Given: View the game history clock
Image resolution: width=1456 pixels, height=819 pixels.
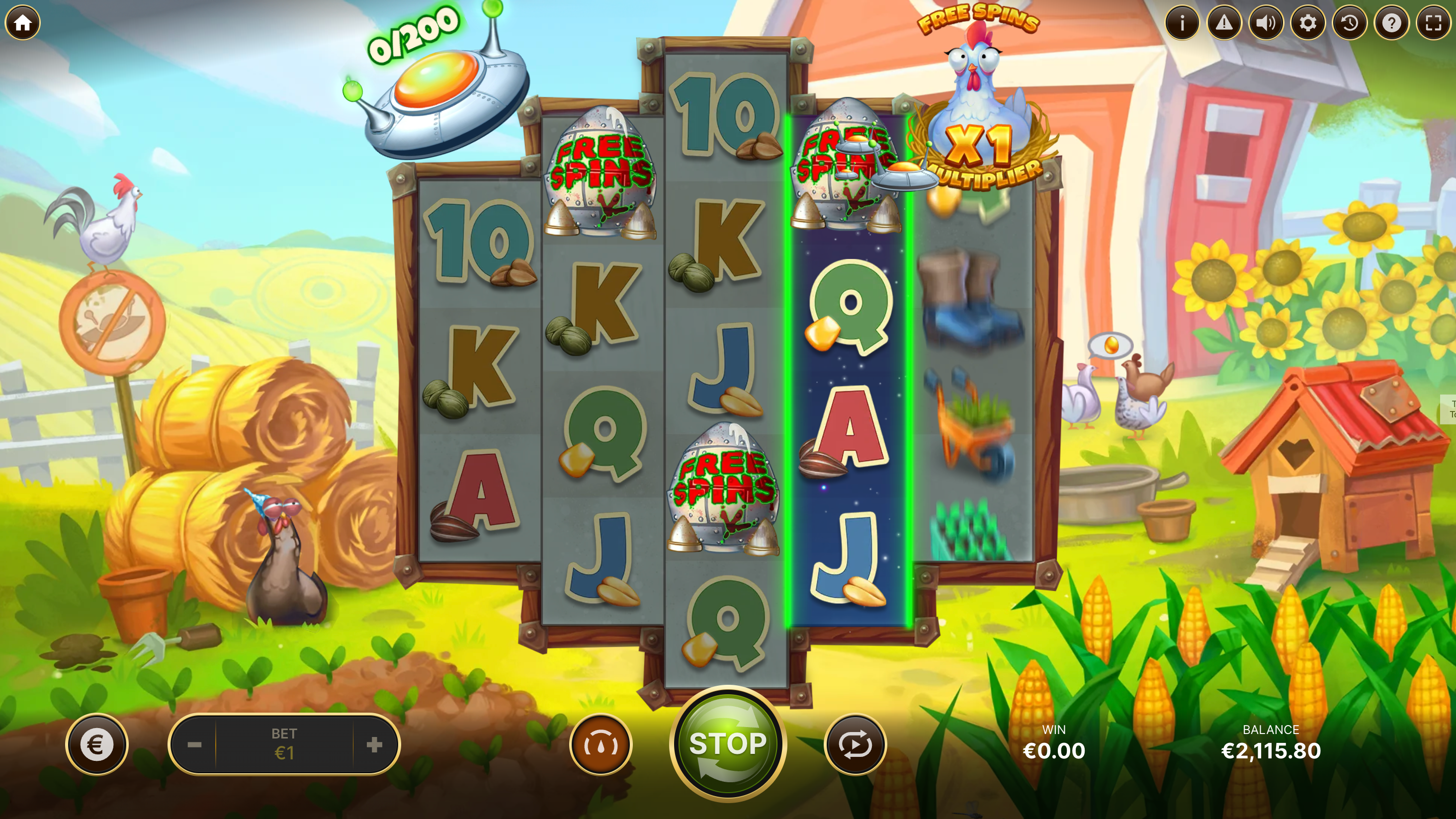Looking at the screenshot, I should (1350, 22).
